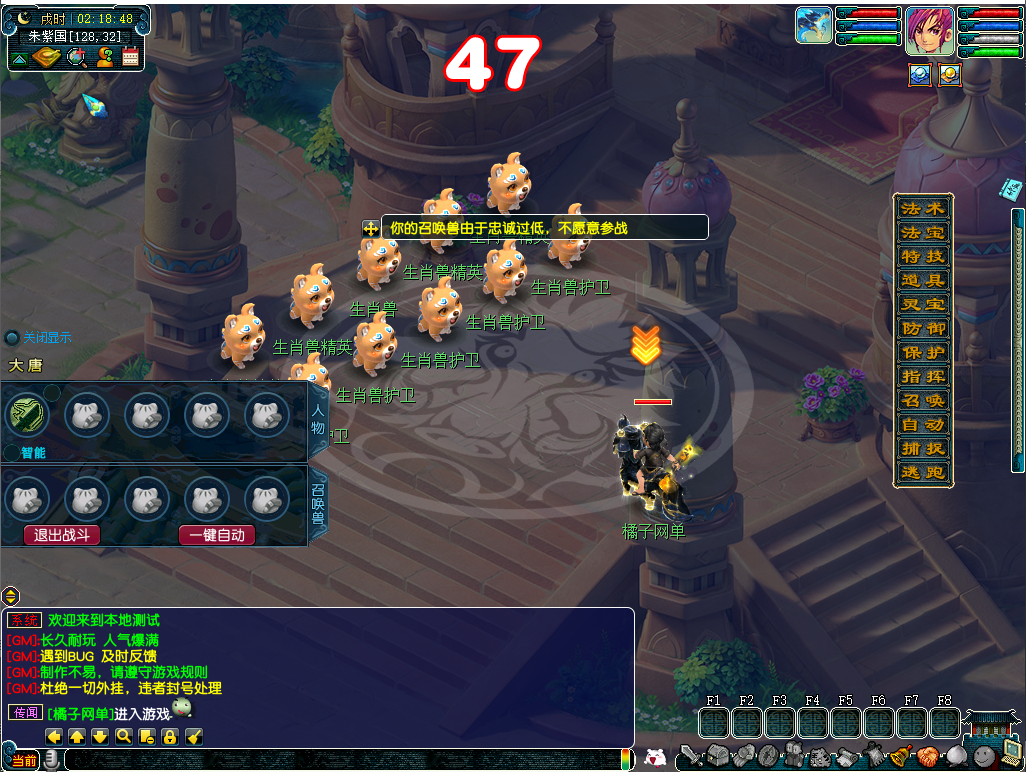This screenshot has height=772, width=1026.
Task: Open the world map magnifier icon
Action: [x=76, y=57]
